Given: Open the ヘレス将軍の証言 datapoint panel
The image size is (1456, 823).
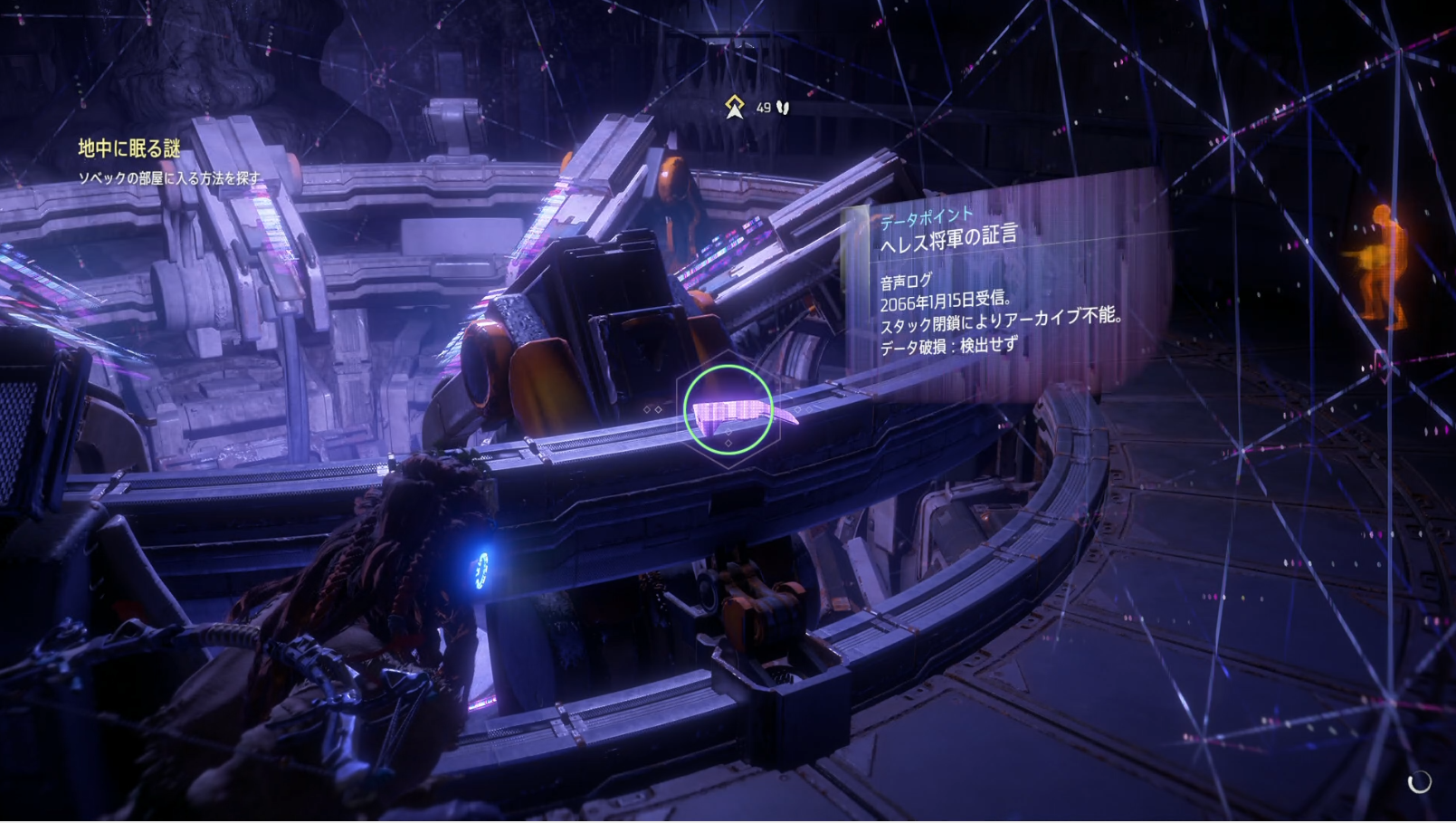Looking at the screenshot, I should pos(947,238).
